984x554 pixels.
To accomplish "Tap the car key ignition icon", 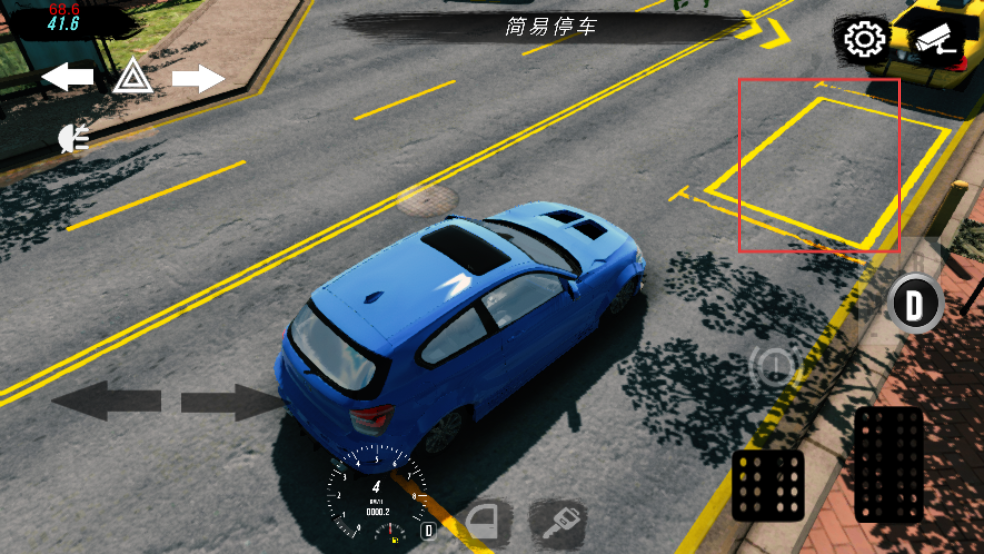I will click(556, 521).
